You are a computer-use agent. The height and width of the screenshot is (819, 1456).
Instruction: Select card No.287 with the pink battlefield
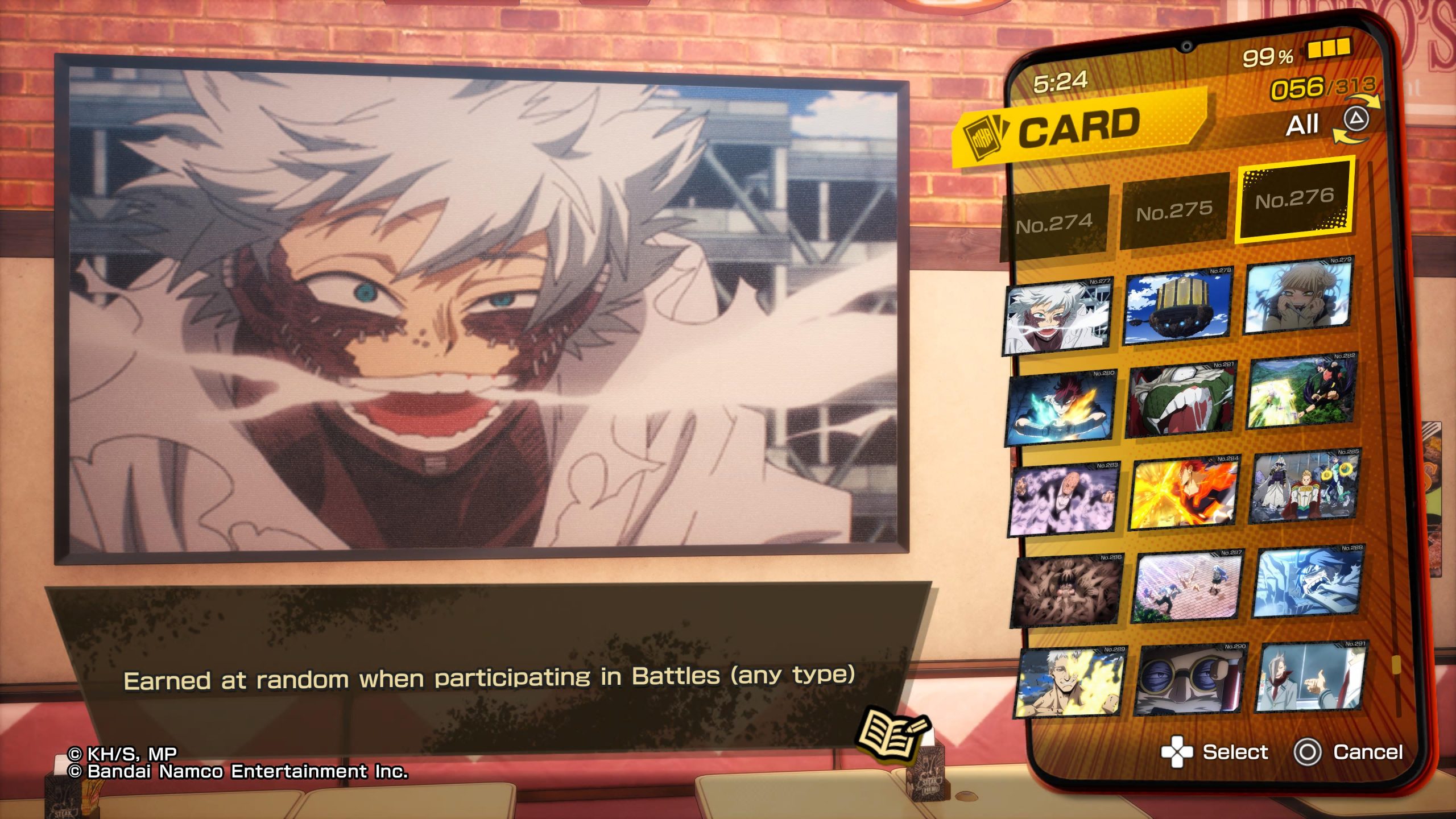pyautogui.click(x=1189, y=586)
